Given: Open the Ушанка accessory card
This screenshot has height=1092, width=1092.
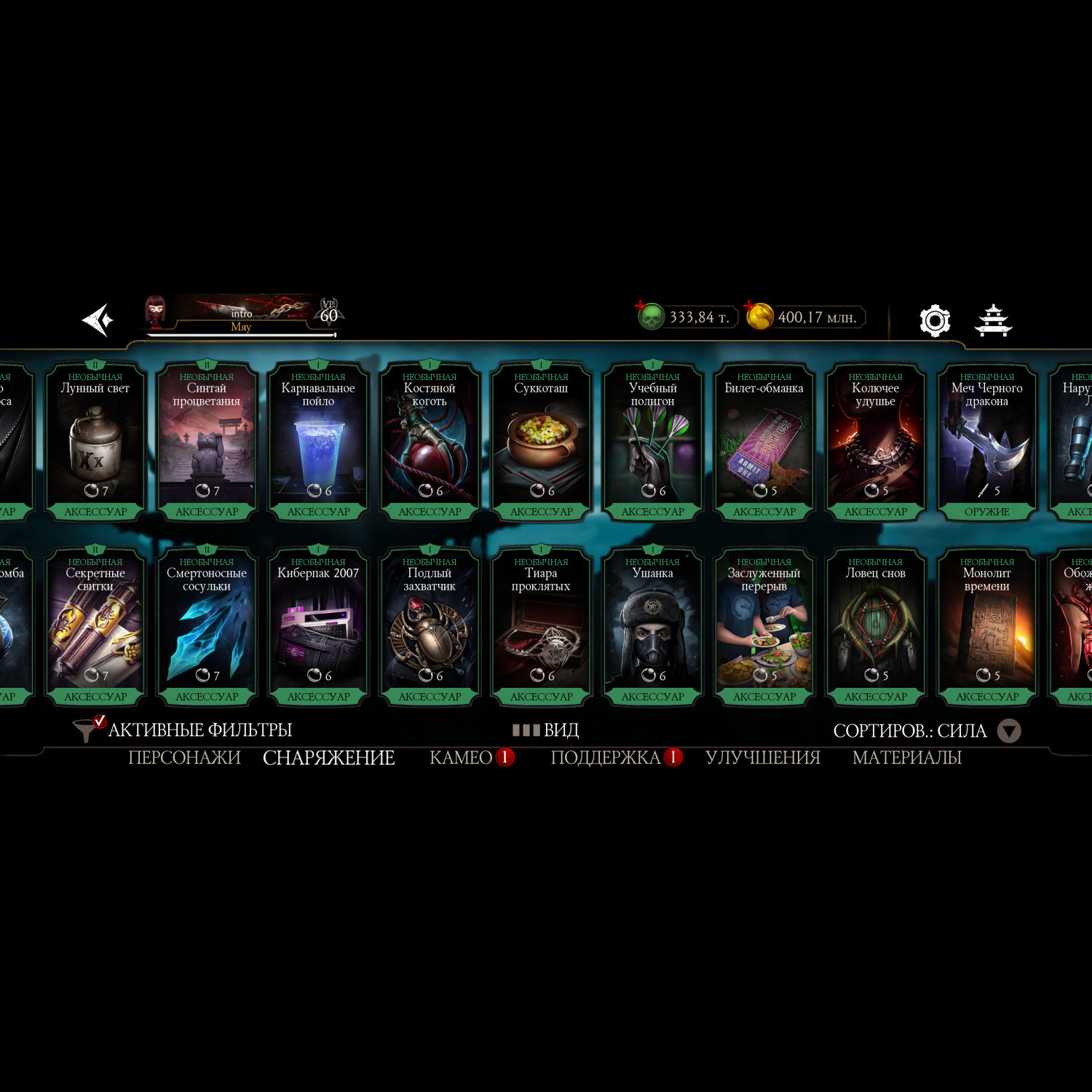Looking at the screenshot, I should [x=652, y=627].
